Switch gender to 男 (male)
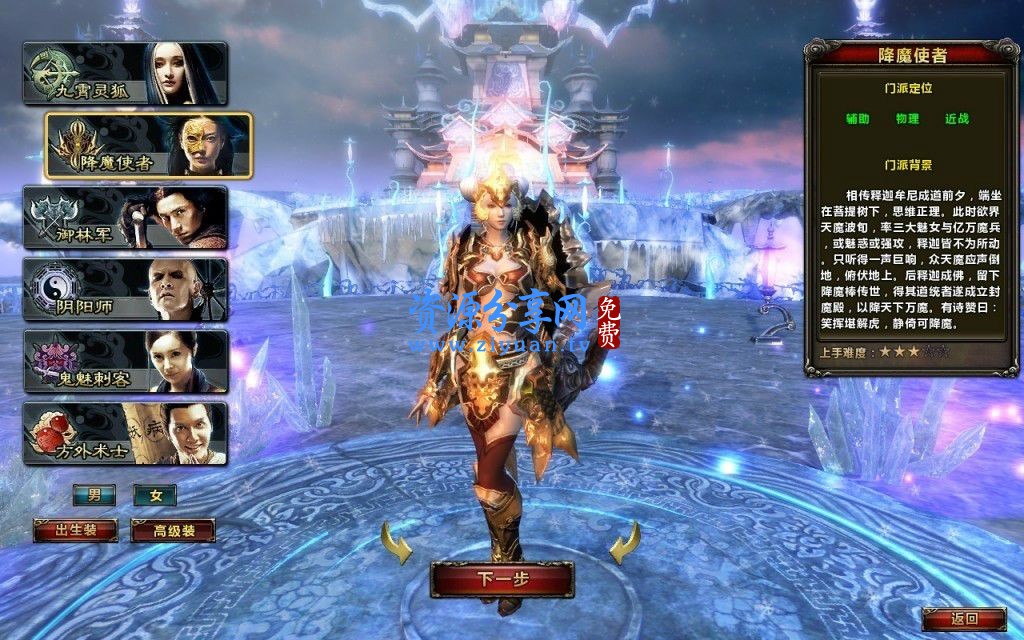 (94, 495)
